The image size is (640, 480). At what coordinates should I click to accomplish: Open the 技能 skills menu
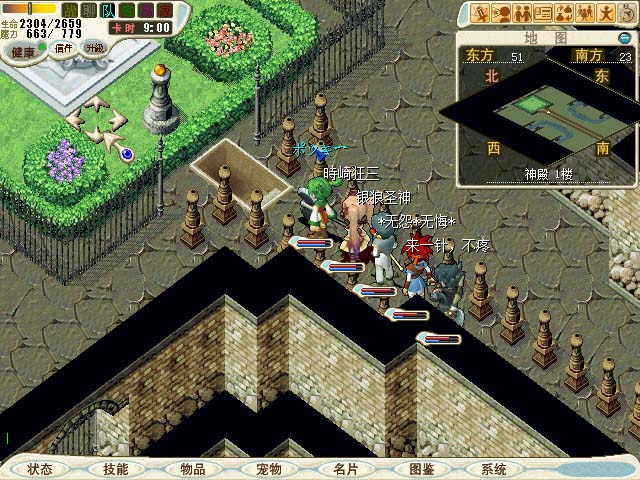tap(115, 469)
